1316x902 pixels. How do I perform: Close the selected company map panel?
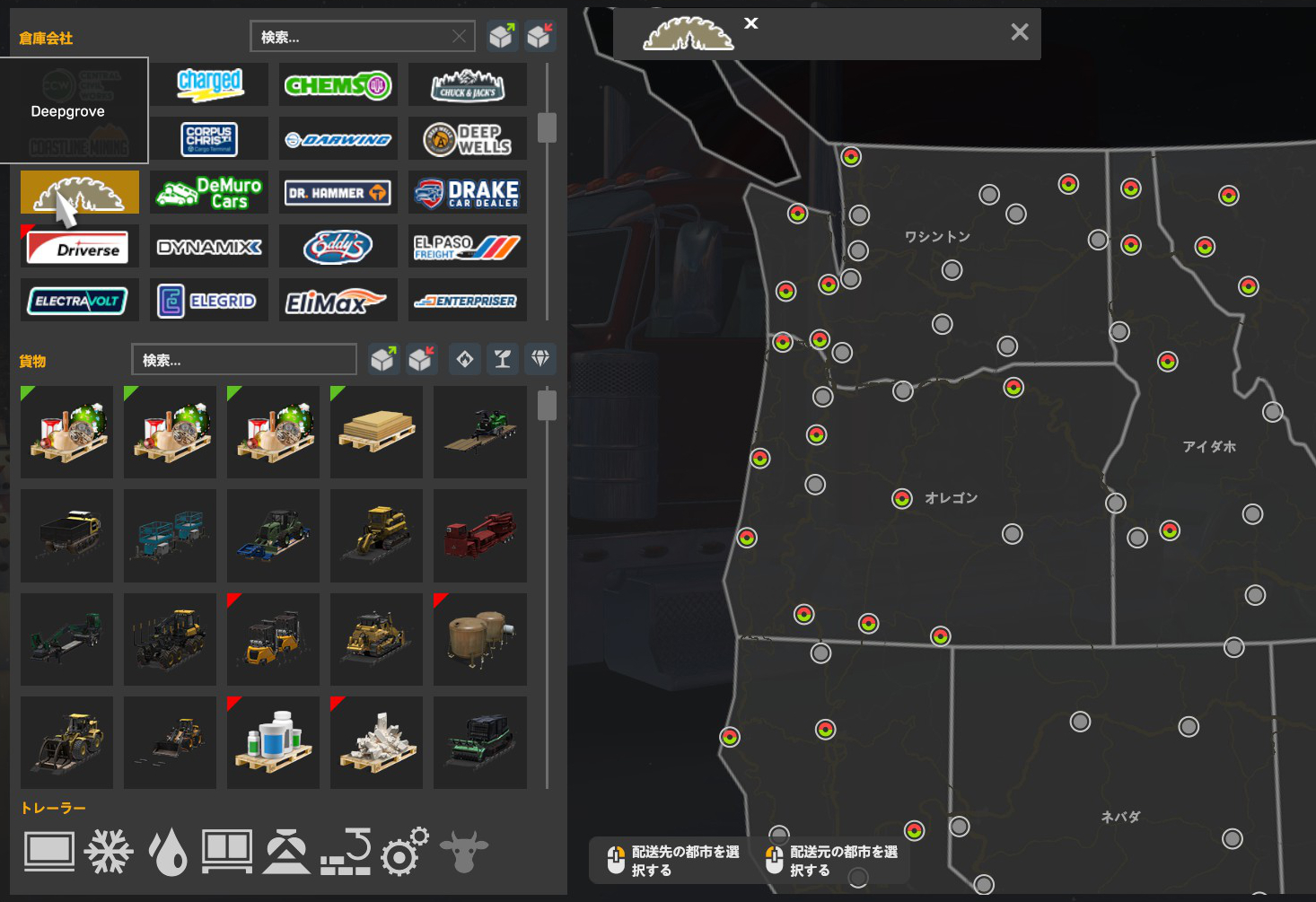point(1019,32)
